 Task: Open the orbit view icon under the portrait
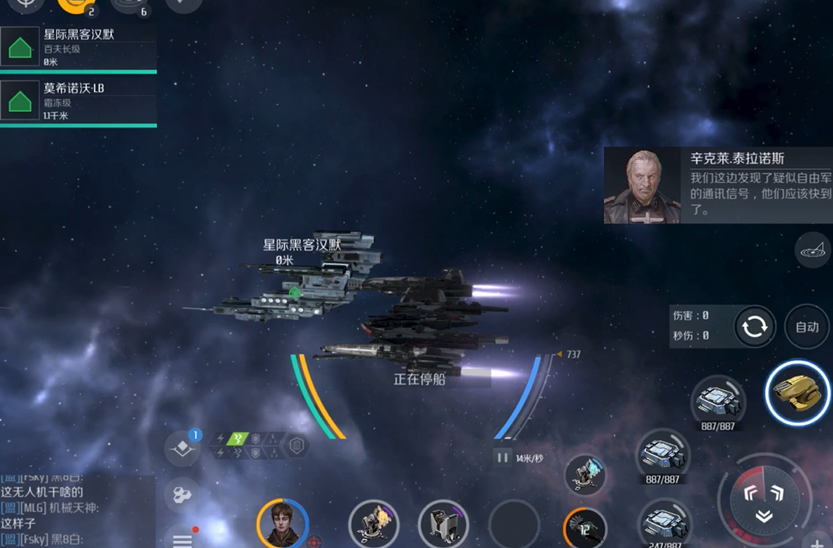coord(812,250)
